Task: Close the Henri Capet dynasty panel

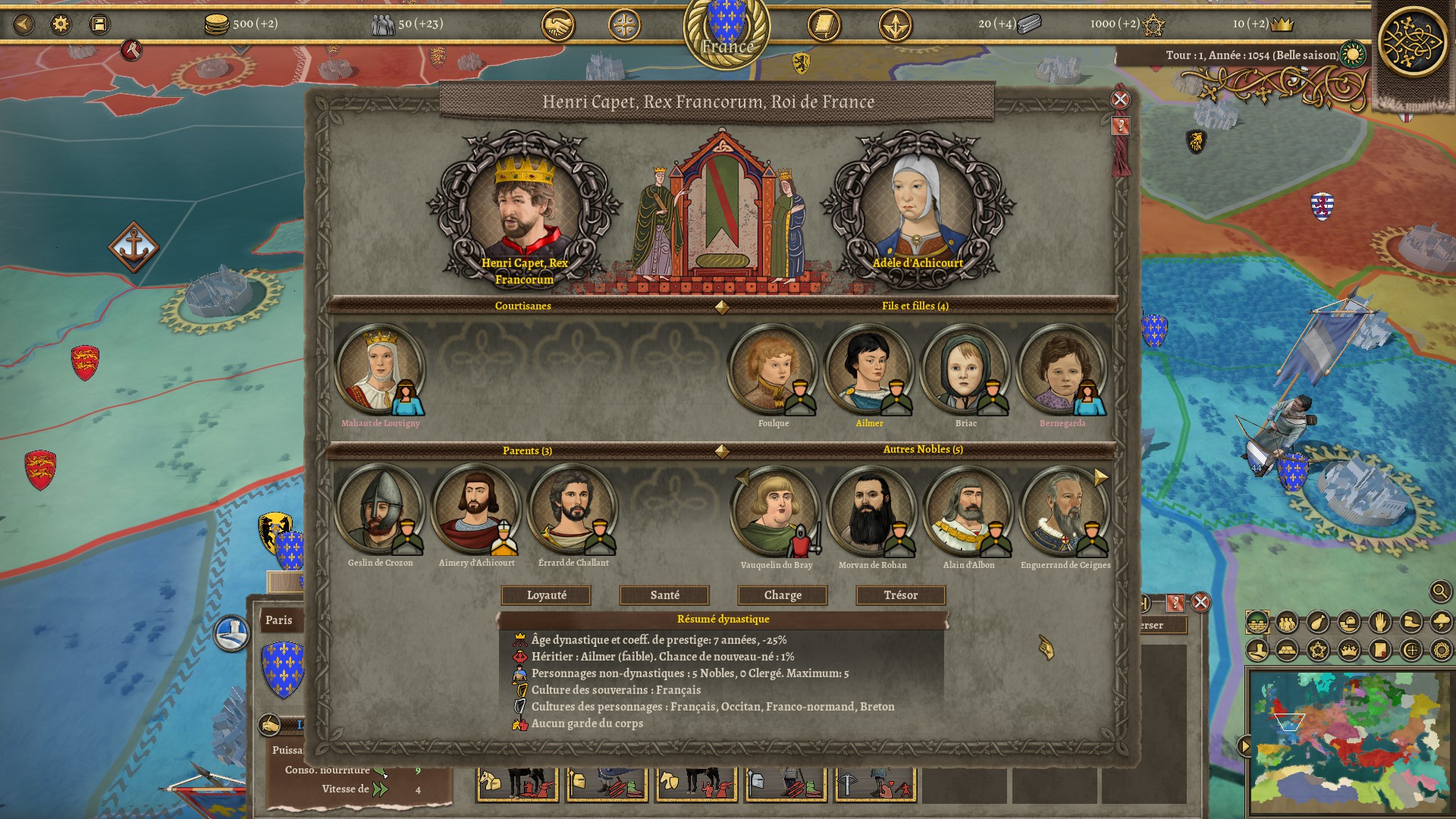Action: (x=1120, y=99)
